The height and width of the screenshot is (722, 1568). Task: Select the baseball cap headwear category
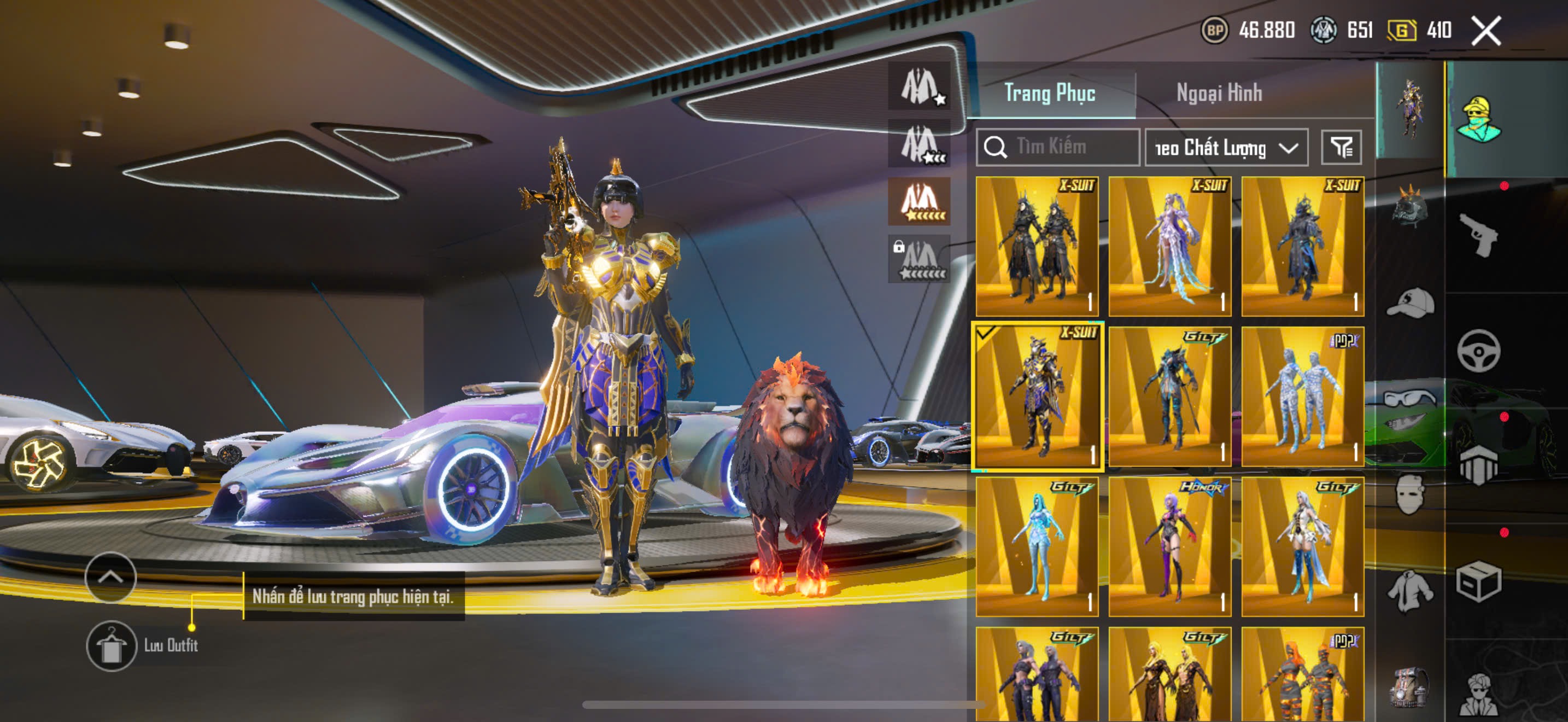(1410, 302)
